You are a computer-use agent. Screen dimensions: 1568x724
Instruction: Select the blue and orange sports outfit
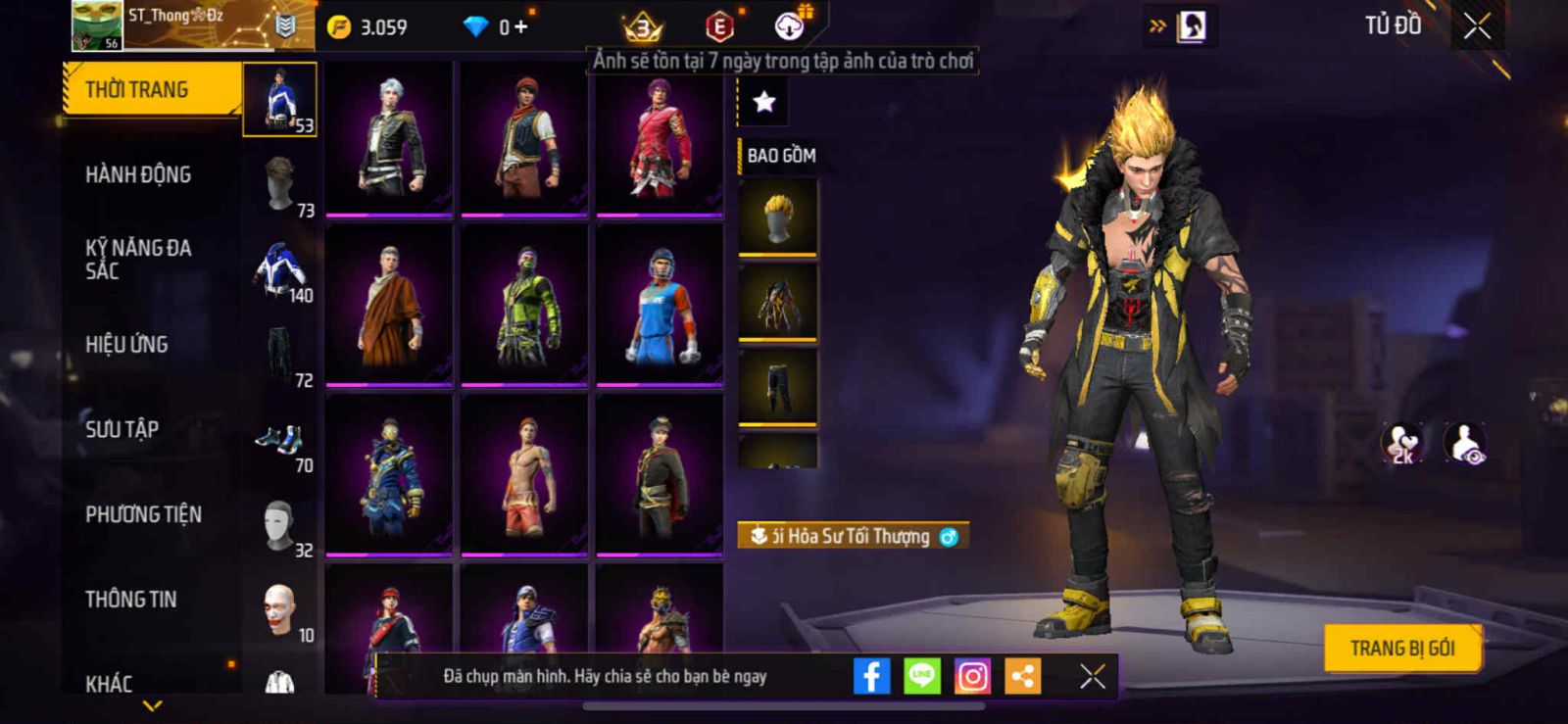(x=660, y=305)
